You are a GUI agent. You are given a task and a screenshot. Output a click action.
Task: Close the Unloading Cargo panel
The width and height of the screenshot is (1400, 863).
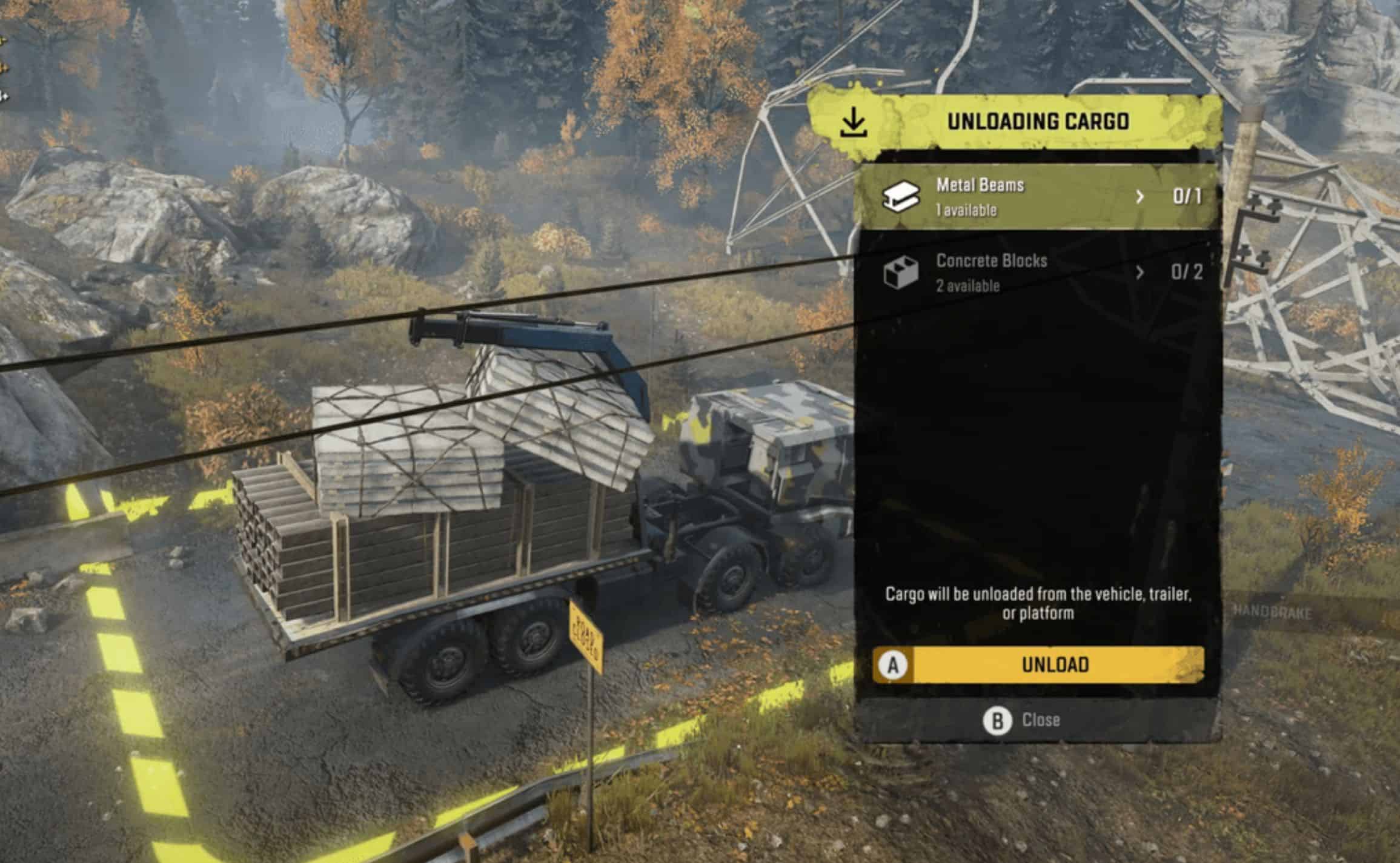[x=1023, y=721]
